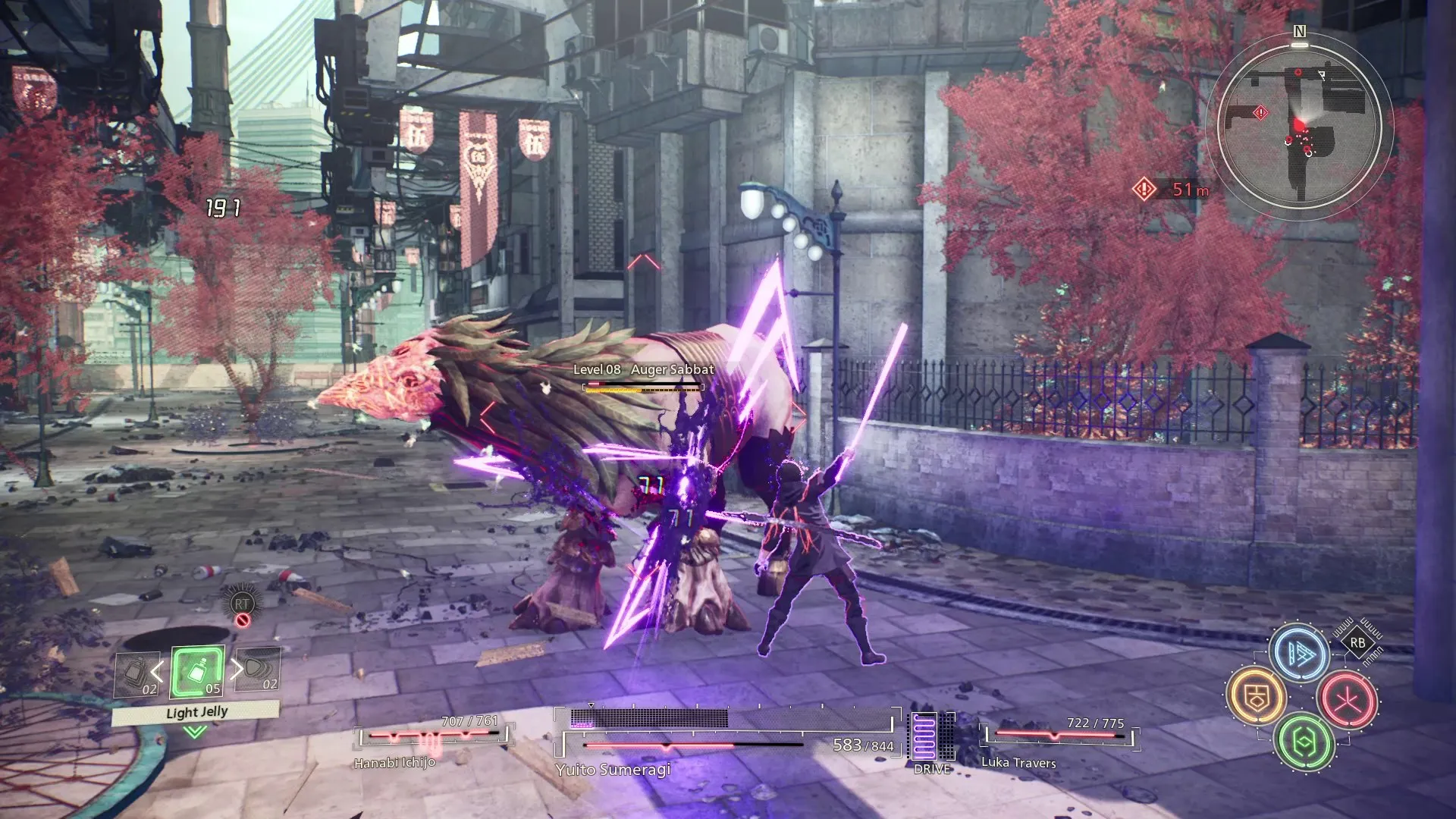Viewport: 1456px width, 819px height.
Task: Activate the green hexagon SAS ability icon
Action: click(1303, 742)
